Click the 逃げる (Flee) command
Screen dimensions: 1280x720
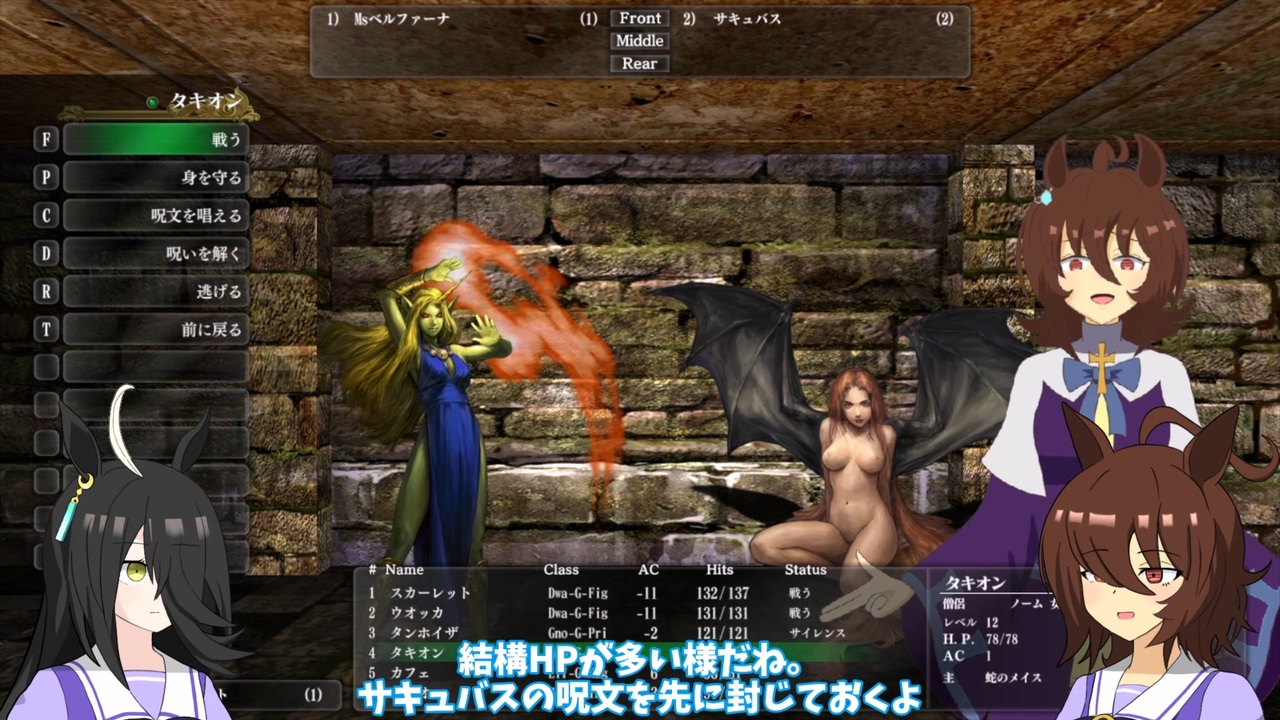(x=155, y=290)
